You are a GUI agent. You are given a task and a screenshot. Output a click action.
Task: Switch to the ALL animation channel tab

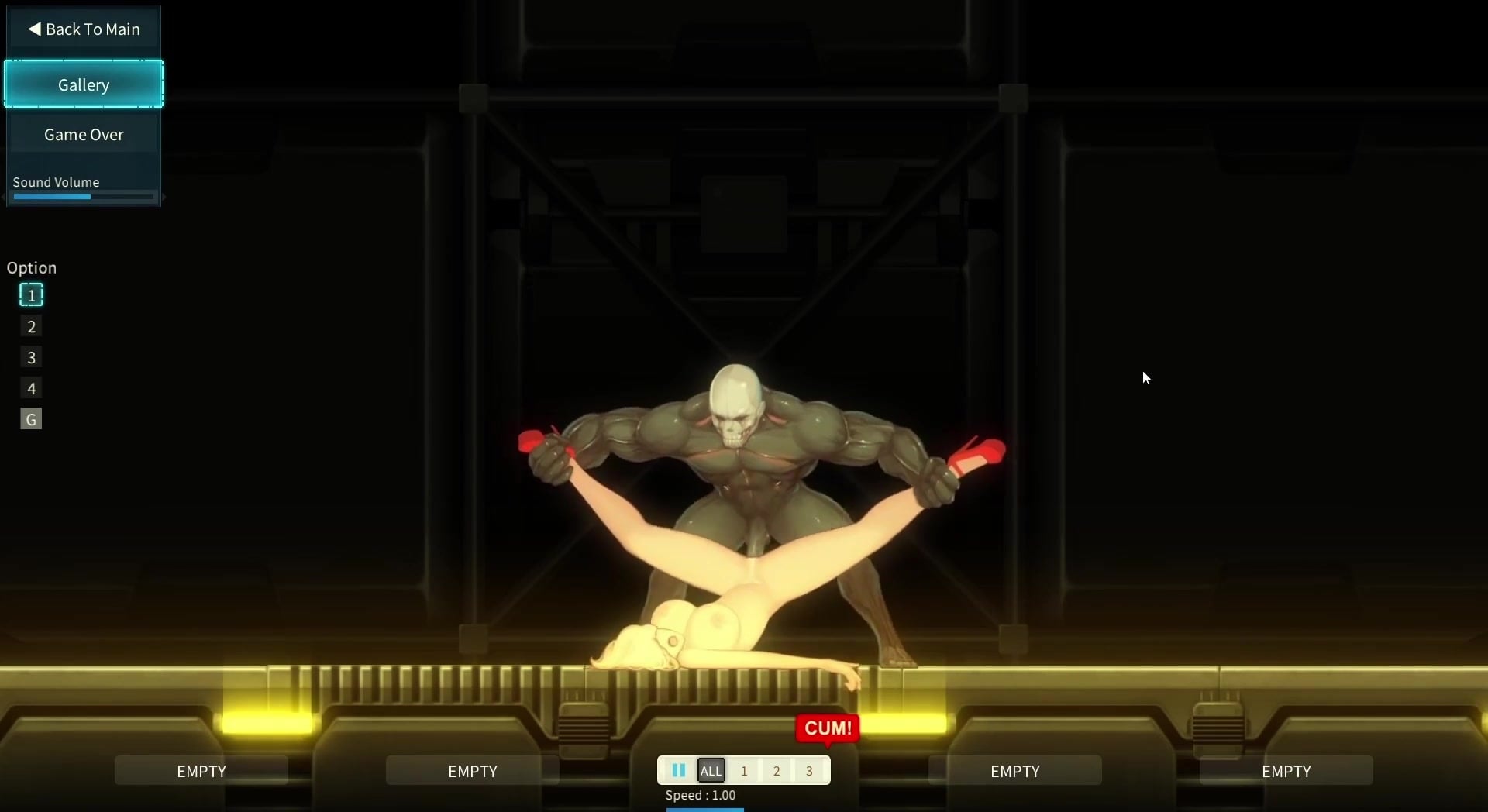(x=711, y=770)
